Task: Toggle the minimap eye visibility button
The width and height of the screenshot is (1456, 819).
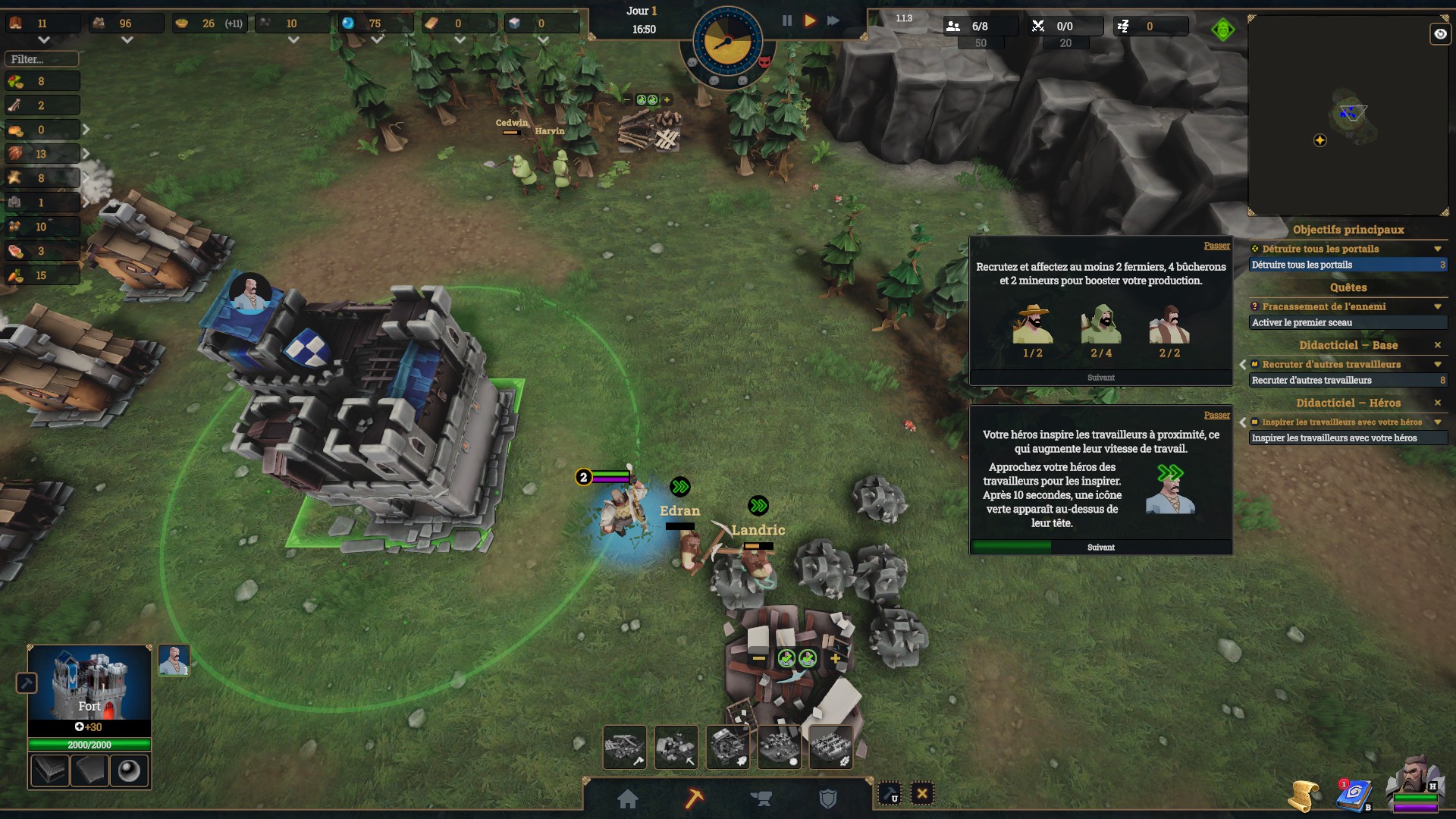Action: point(1439,34)
